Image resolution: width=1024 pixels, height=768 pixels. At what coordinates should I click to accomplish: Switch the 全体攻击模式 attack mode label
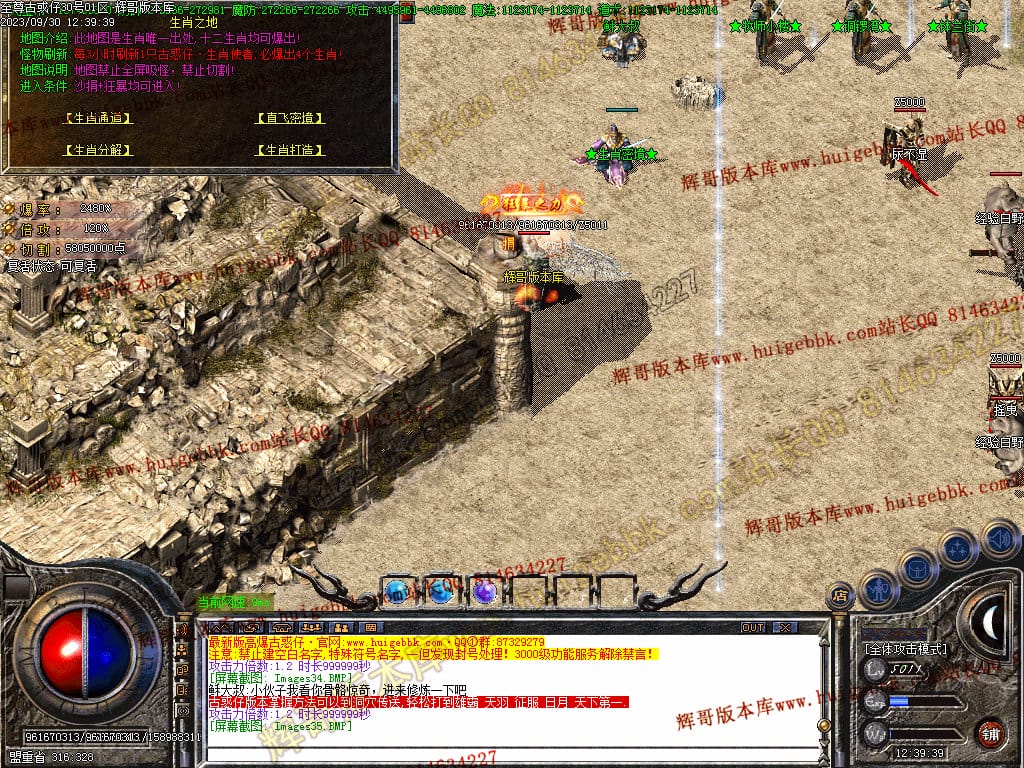[x=905, y=649]
